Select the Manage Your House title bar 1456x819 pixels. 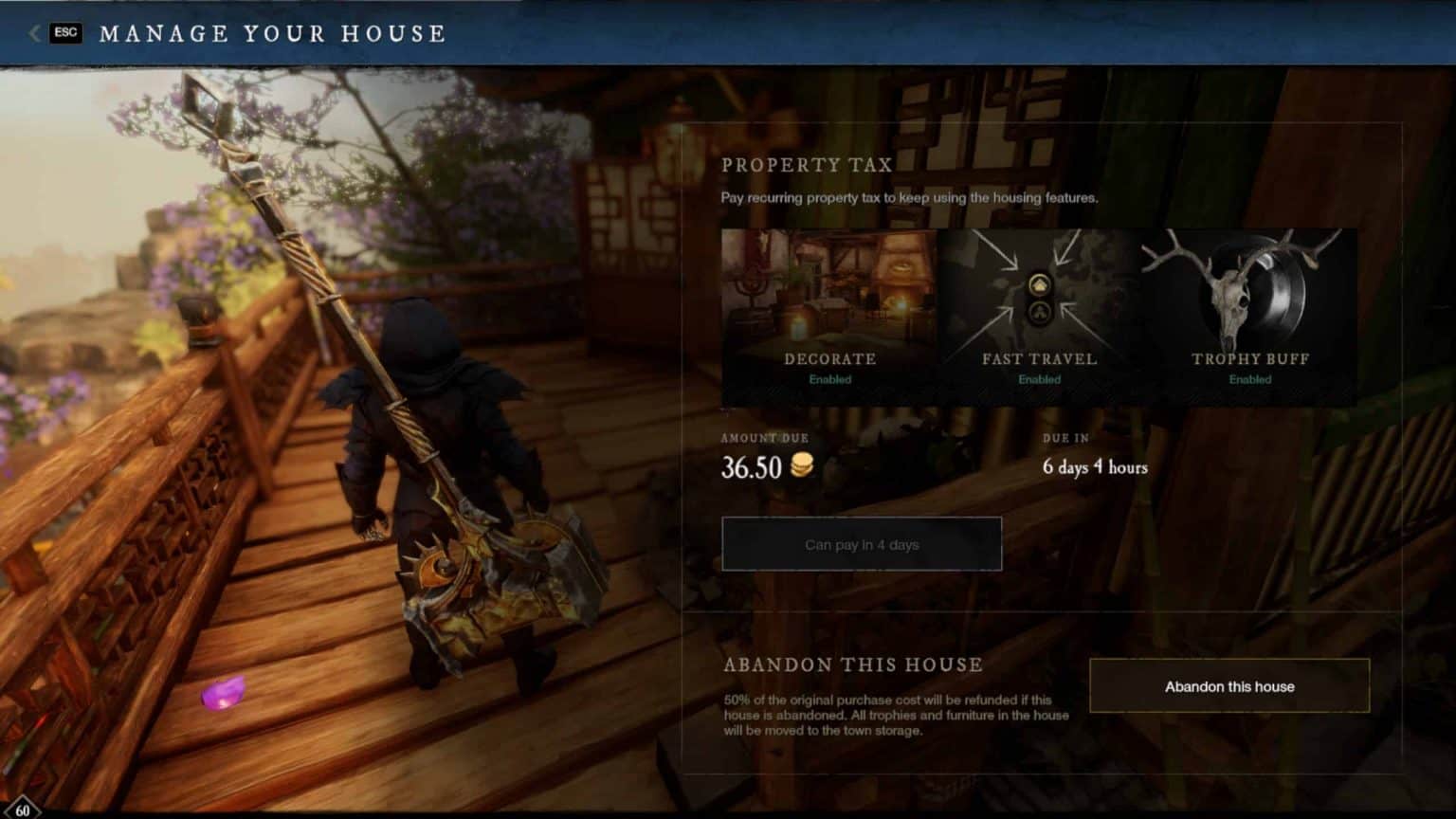pos(272,33)
